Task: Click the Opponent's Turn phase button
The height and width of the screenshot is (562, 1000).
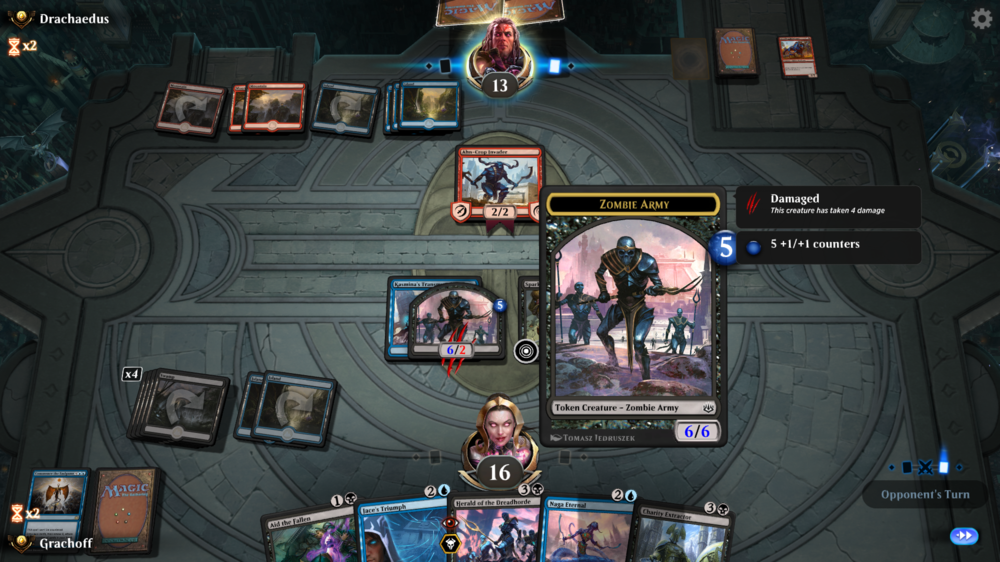Action: (925, 494)
